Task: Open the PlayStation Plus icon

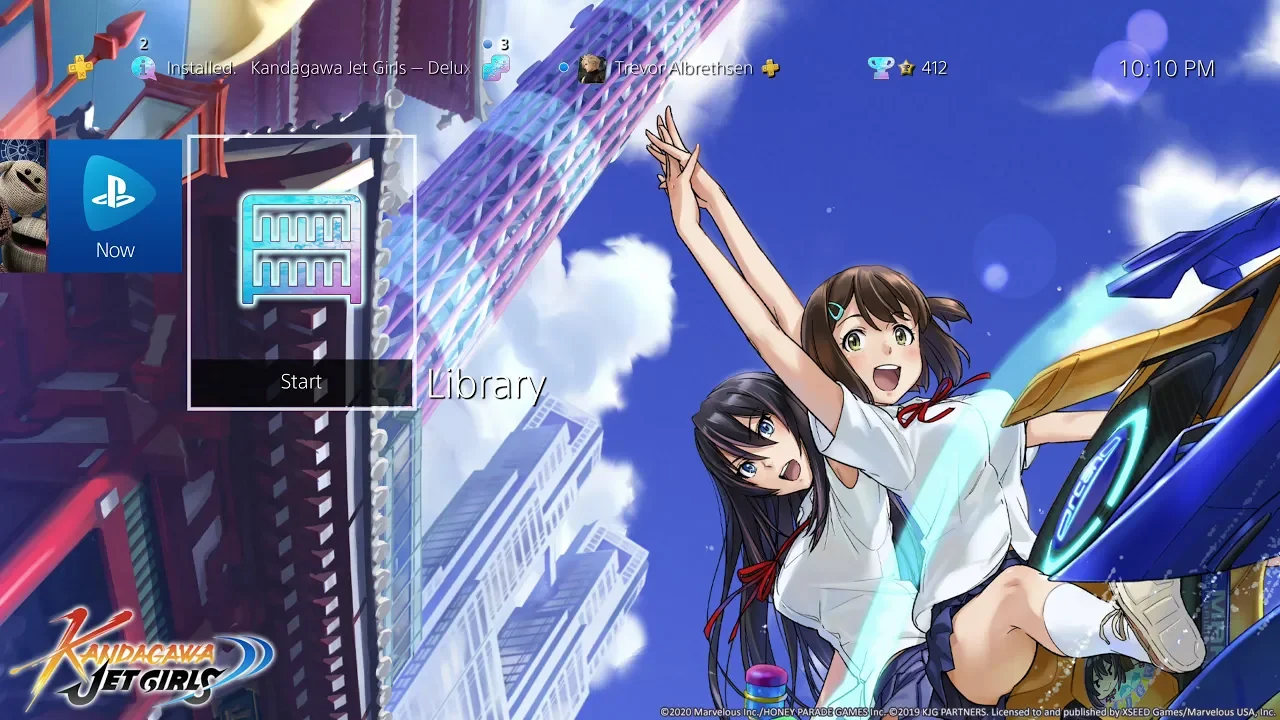Action: (x=81, y=68)
